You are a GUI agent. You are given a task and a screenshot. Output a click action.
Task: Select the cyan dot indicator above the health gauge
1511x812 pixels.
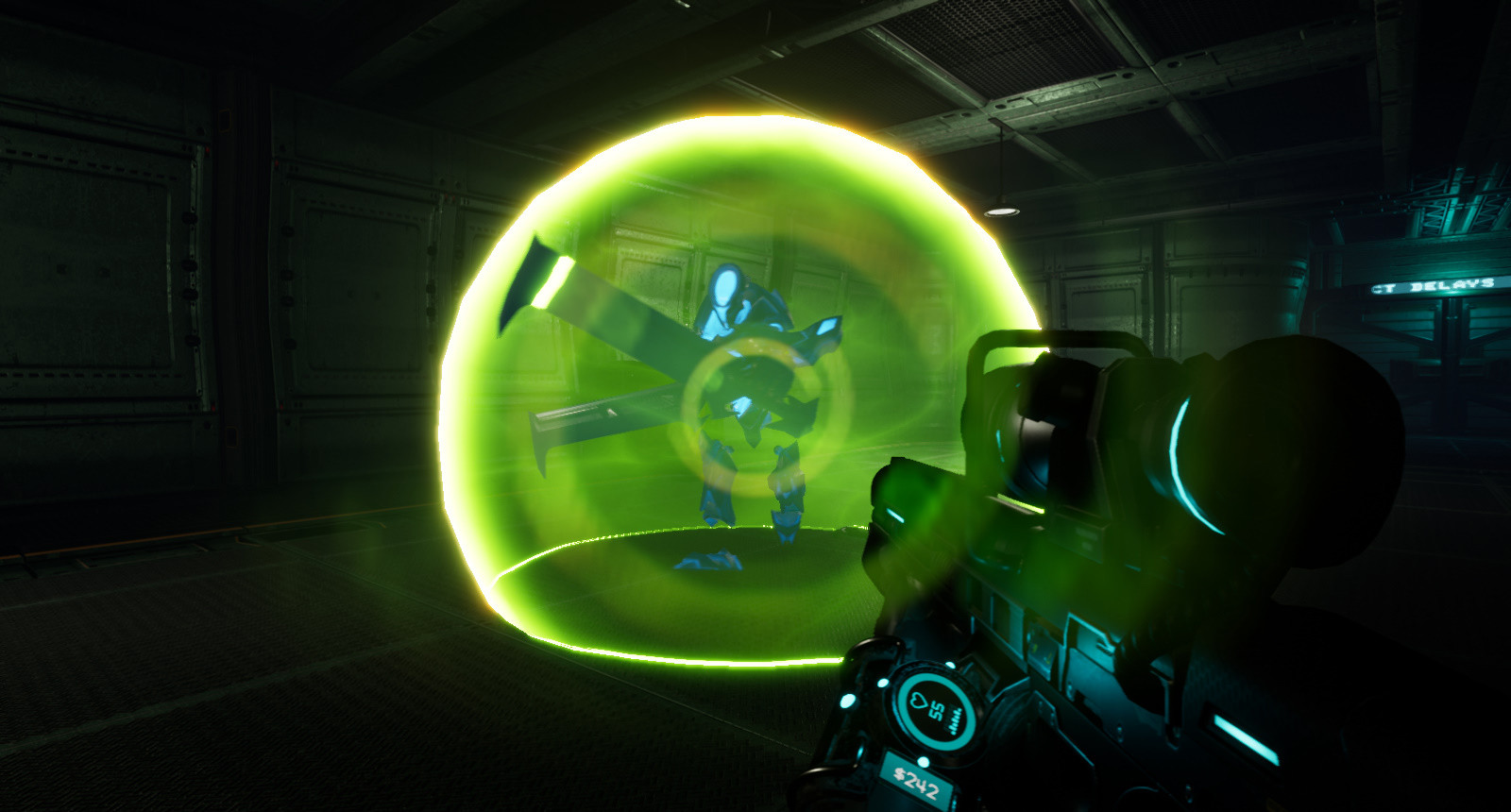click(951, 666)
